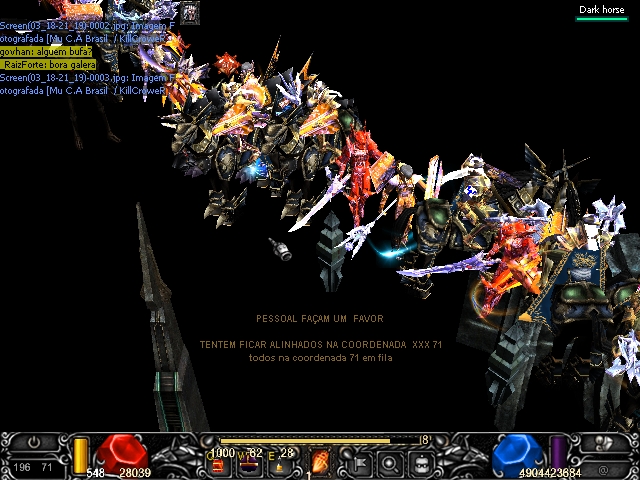The width and height of the screenshot is (640, 480).
Task: Select the Dark horse pet label
Action: tap(601, 10)
